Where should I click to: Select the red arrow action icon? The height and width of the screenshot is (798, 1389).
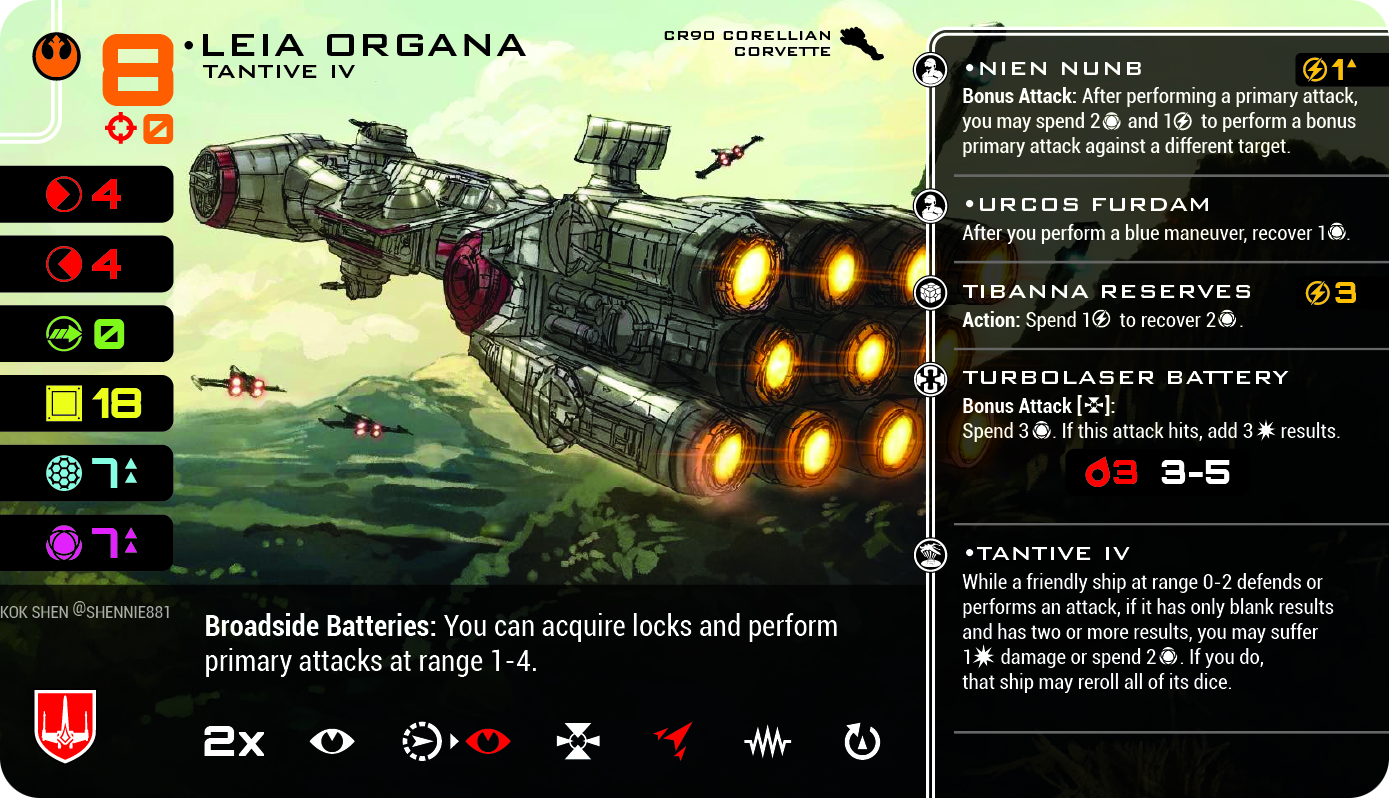pyautogui.click(x=673, y=742)
